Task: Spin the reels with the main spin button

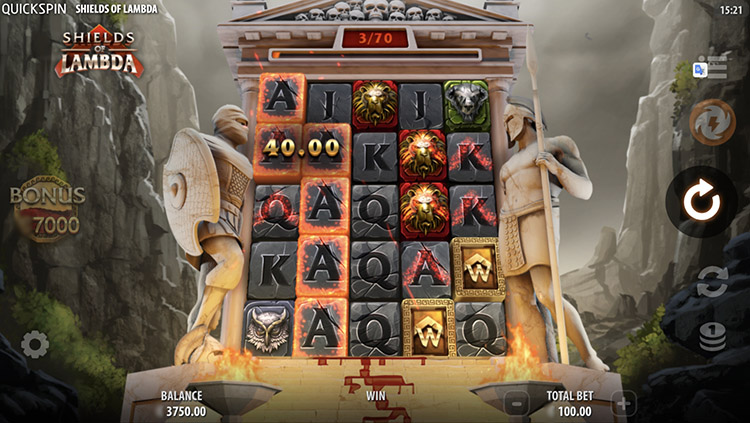Action: [701, 201]
